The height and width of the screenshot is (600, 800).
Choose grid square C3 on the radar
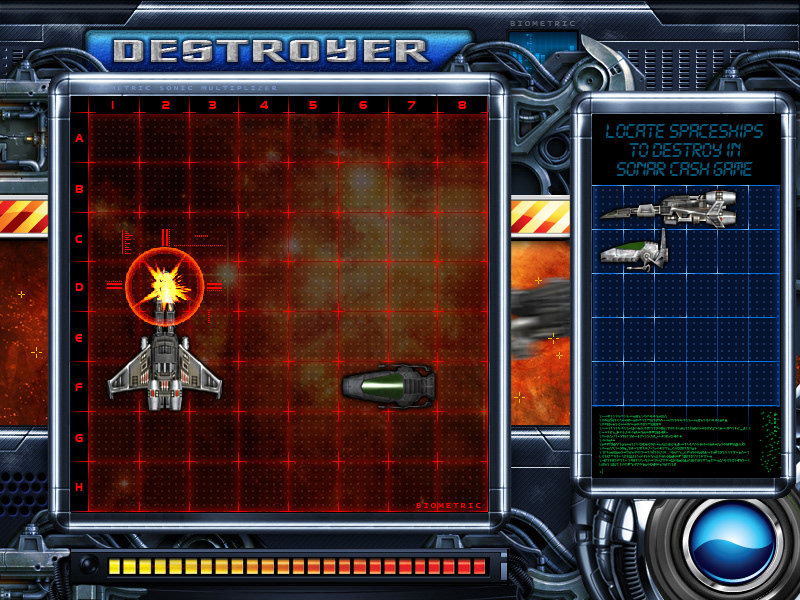tap(213, 238)
